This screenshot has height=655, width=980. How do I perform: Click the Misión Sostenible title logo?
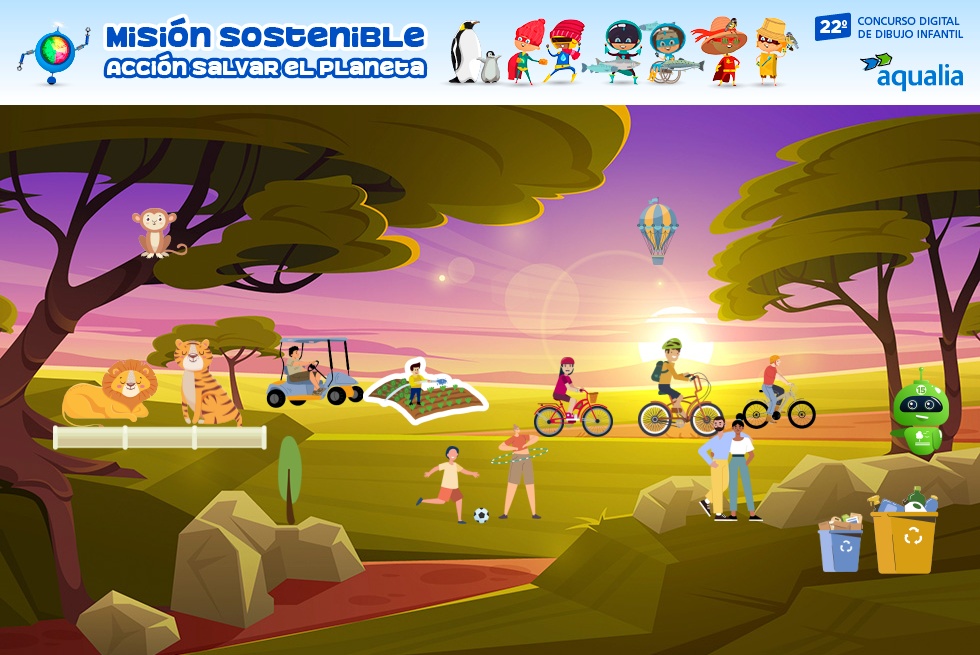click(265, 50)
